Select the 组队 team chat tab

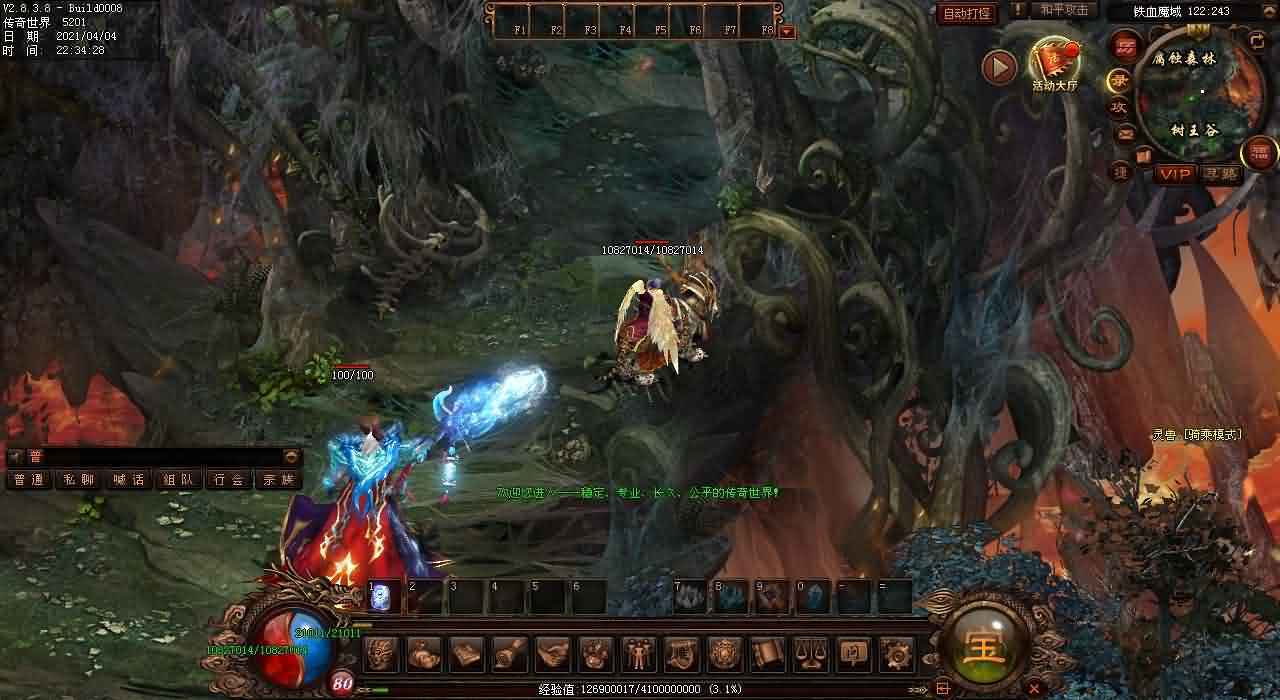[179, 480]
